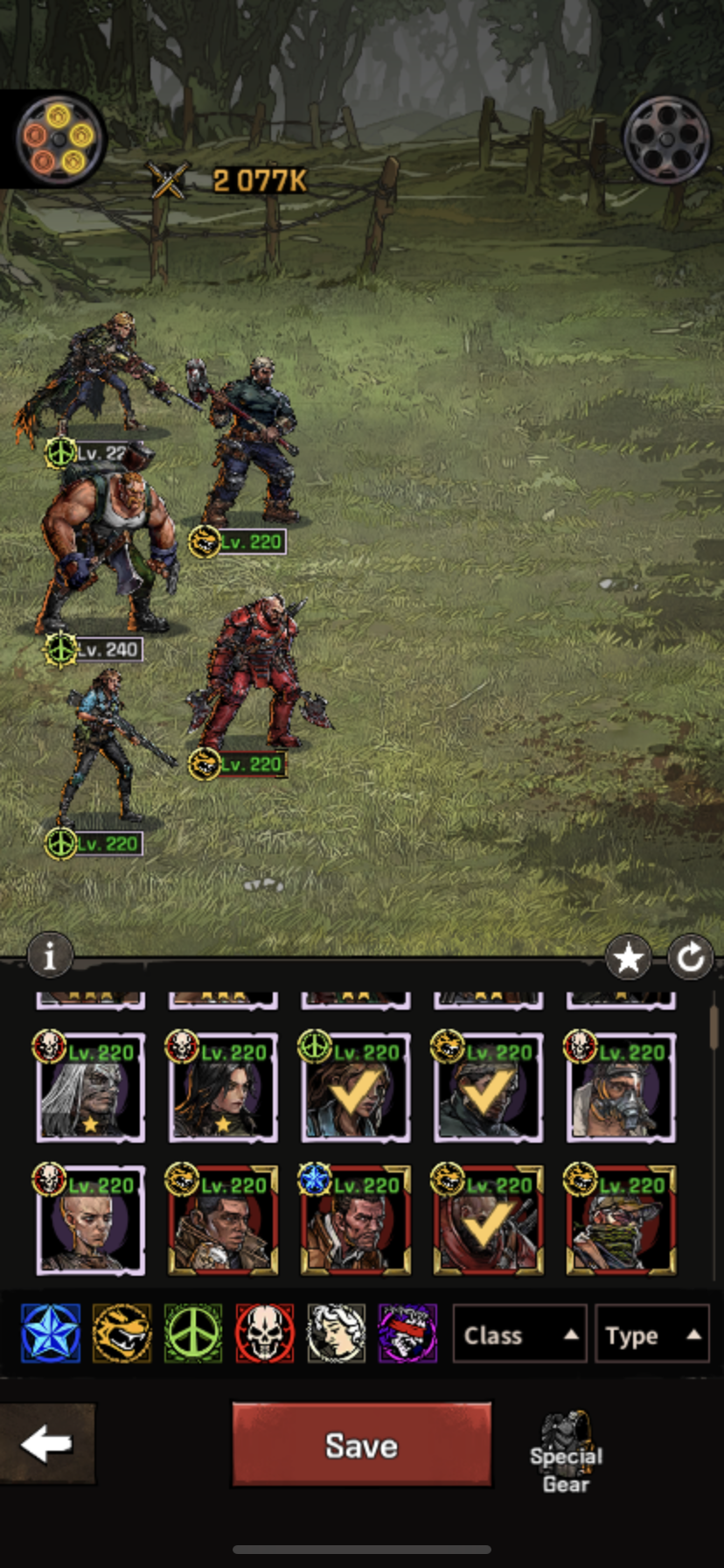Filter heroes by purple bandana-skull faction
The image size is (724, 1568).
point(407,1333)
